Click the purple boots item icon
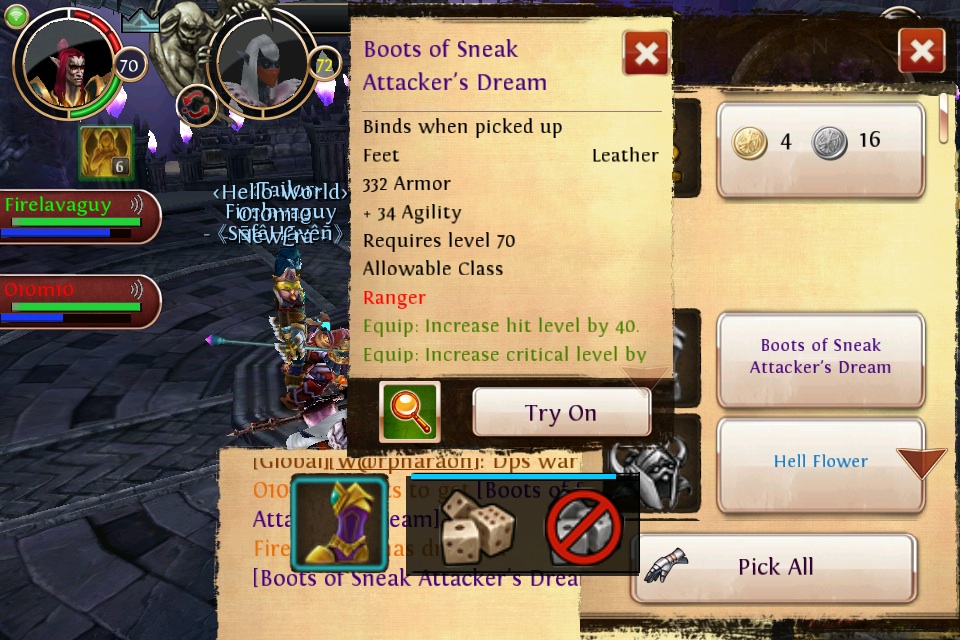 (x=338, y=523)
